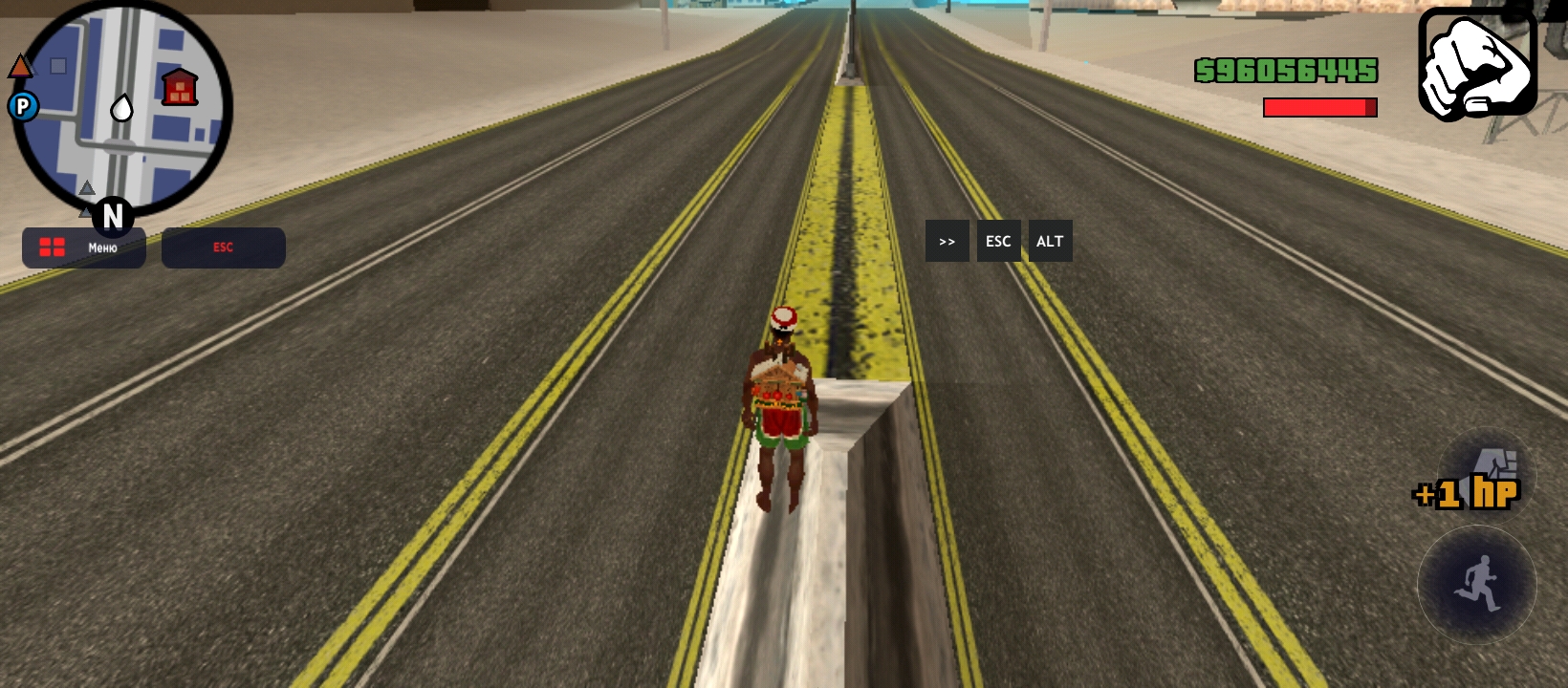Expand the >> key panel
The width and height of the screenshot is (1568, 688).
pos(947,242)
